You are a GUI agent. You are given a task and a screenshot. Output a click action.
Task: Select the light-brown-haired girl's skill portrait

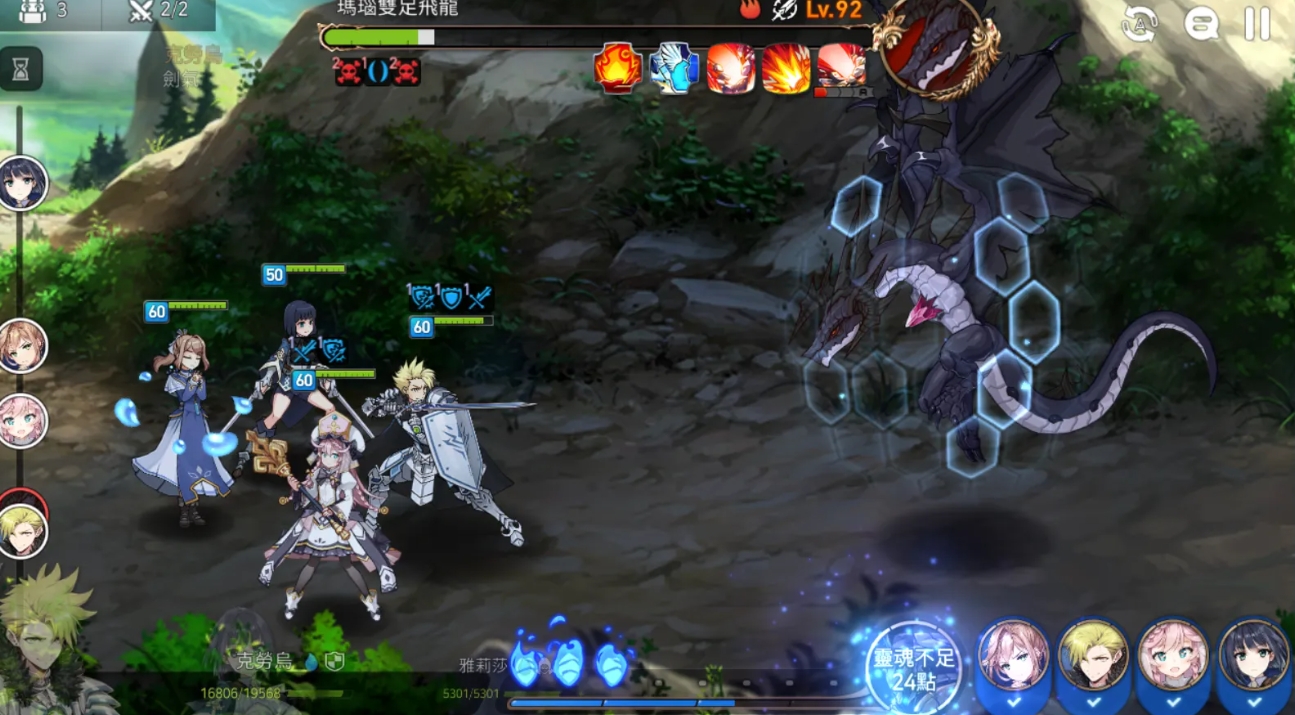click(1013, 657)
